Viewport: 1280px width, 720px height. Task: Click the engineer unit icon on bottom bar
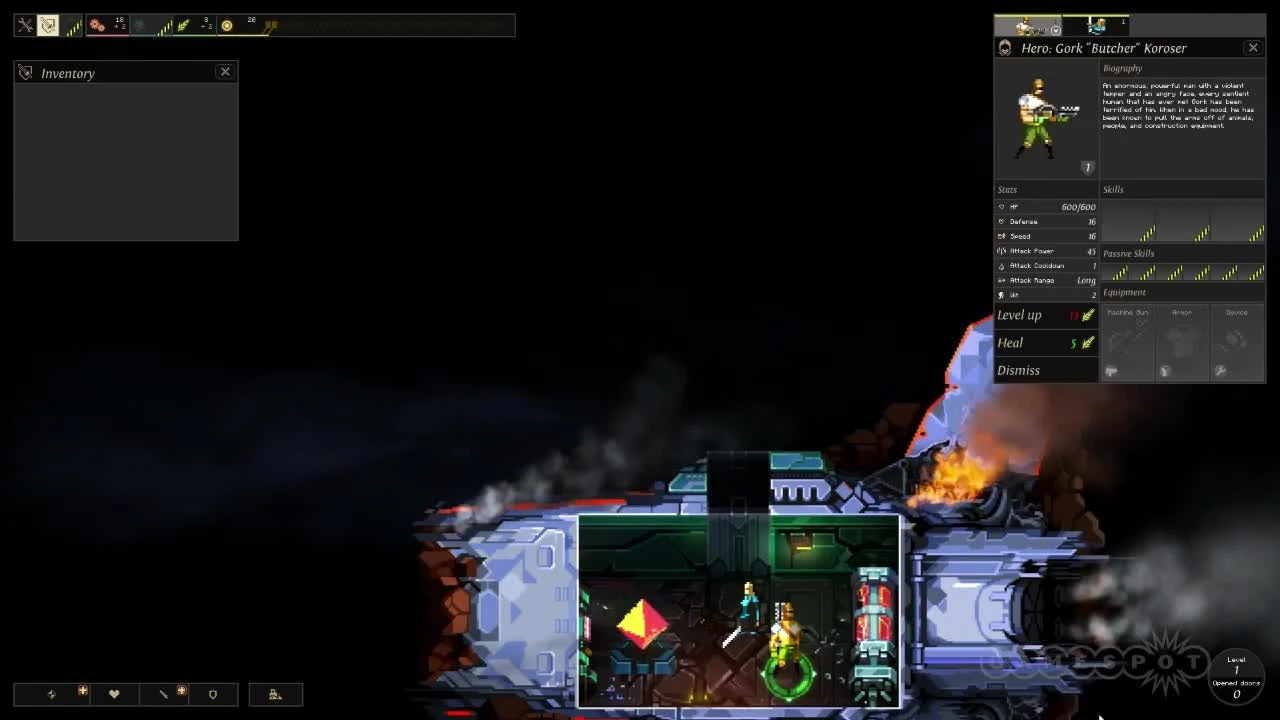pos(276,694)
